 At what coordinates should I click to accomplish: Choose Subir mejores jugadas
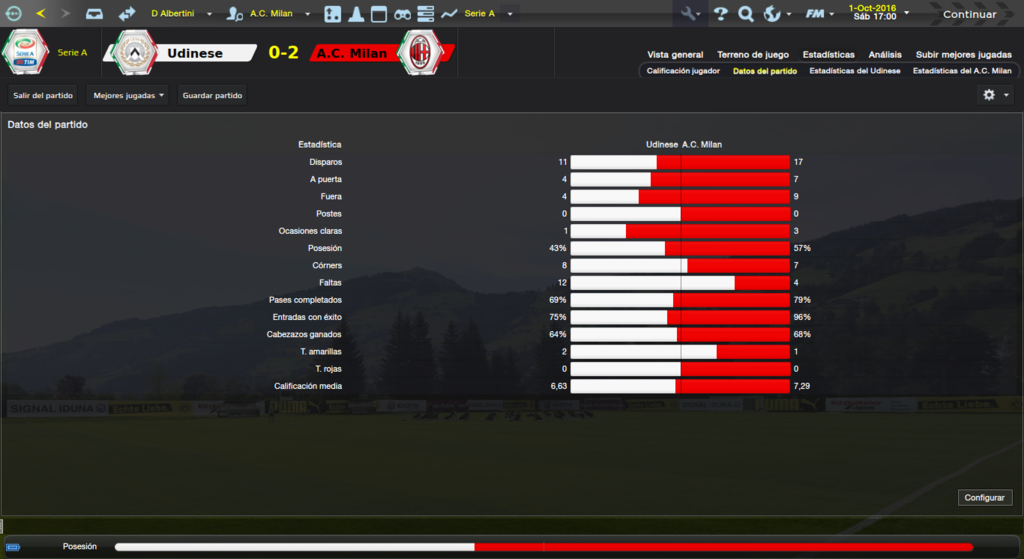coord(964,55)
